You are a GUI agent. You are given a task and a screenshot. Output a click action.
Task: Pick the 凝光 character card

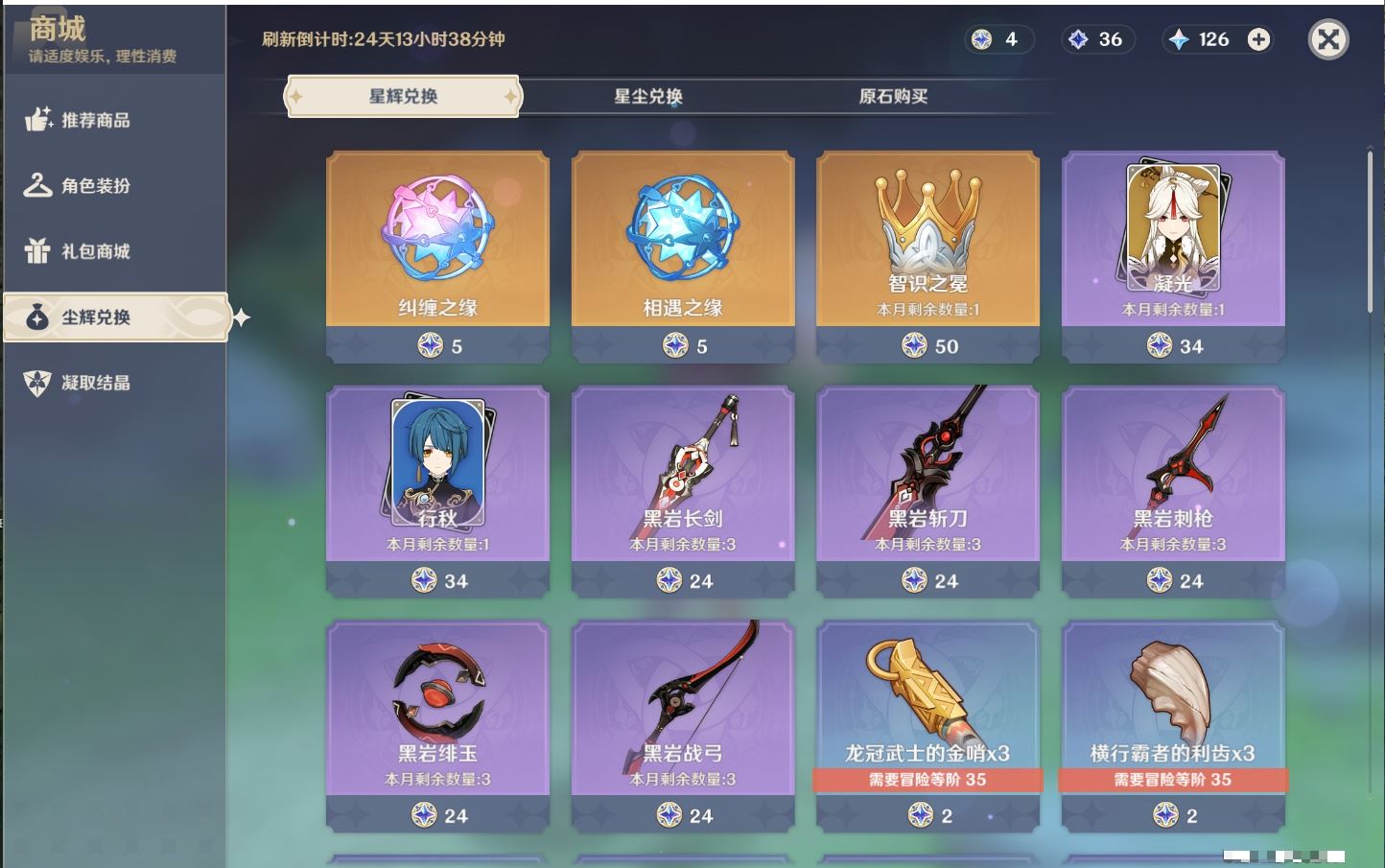click(1173, 255)
